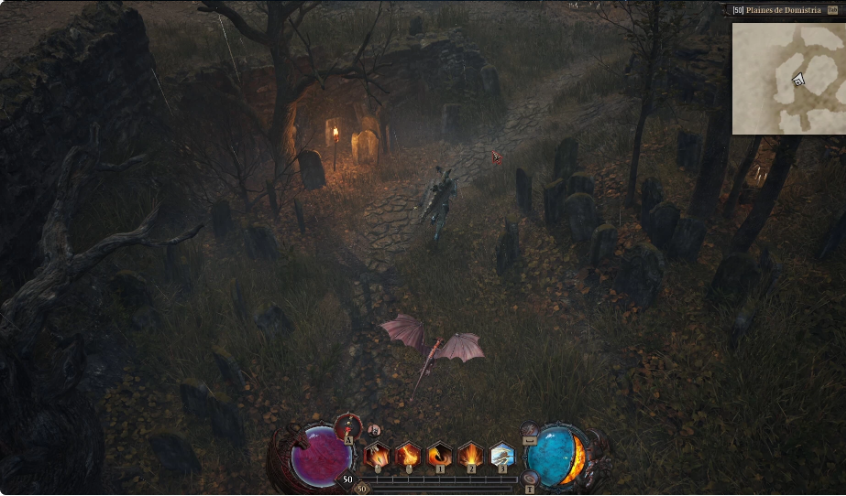Activate the blue-white icy dash skill
The height and width of the screenshot is (496, 846).
(502, 456)
